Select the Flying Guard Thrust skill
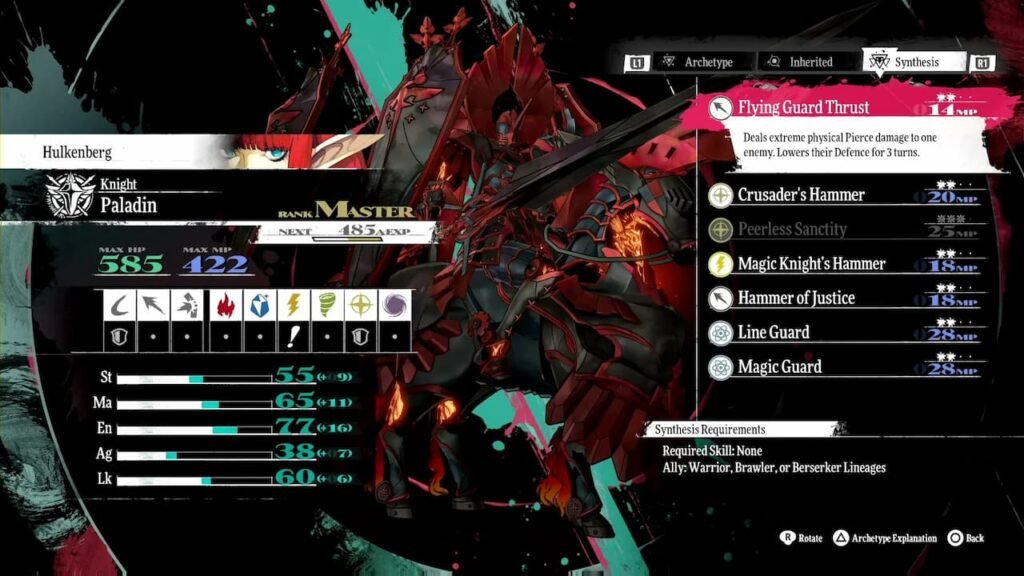This screenshot has width=1024, height=576. point(803,107)
